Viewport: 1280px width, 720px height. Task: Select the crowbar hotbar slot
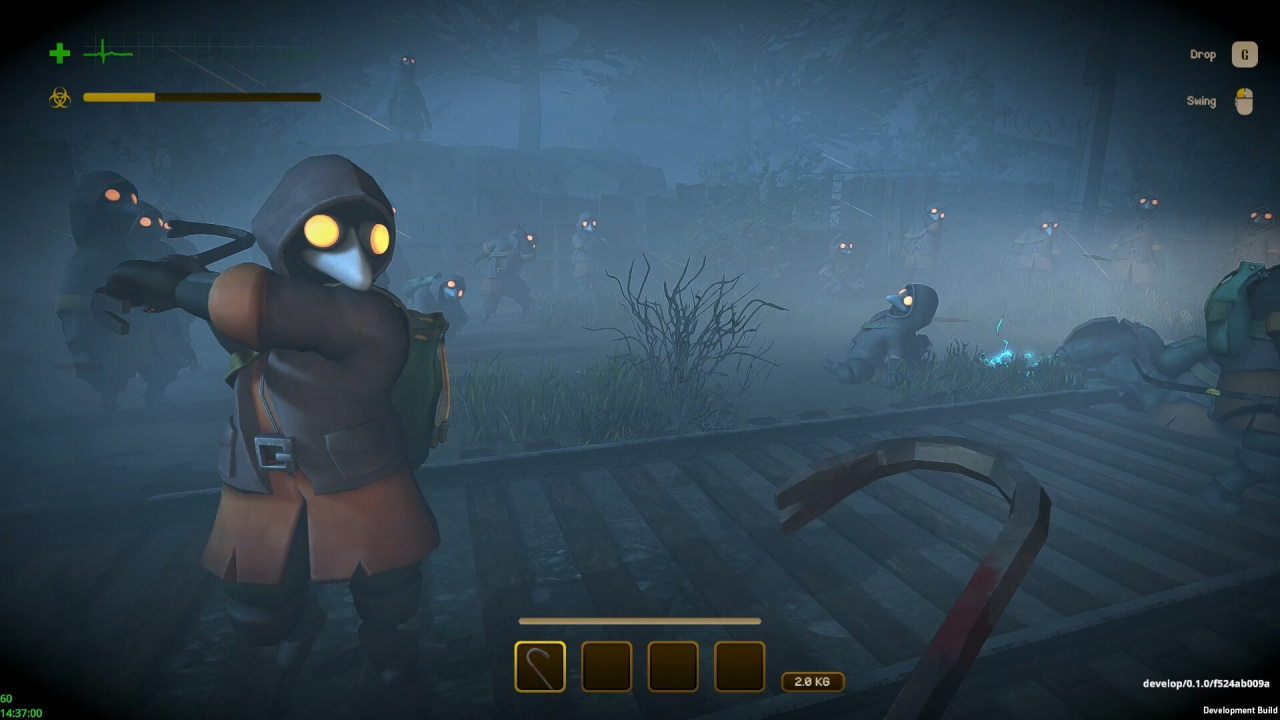(540, 667)
